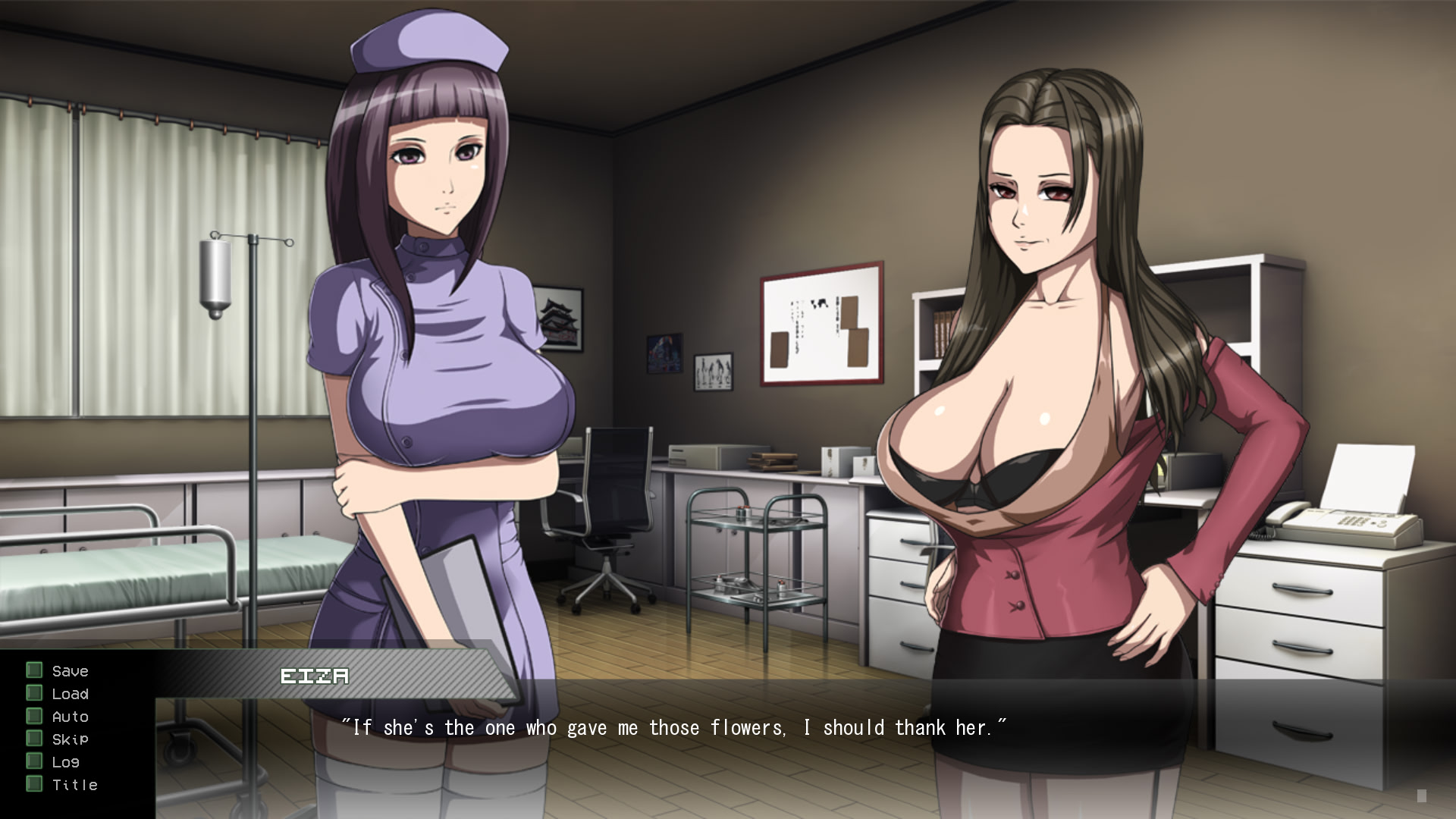Screen dimensions: 1456x819
Task: Open the Save screen
Action: click(69, 670)
